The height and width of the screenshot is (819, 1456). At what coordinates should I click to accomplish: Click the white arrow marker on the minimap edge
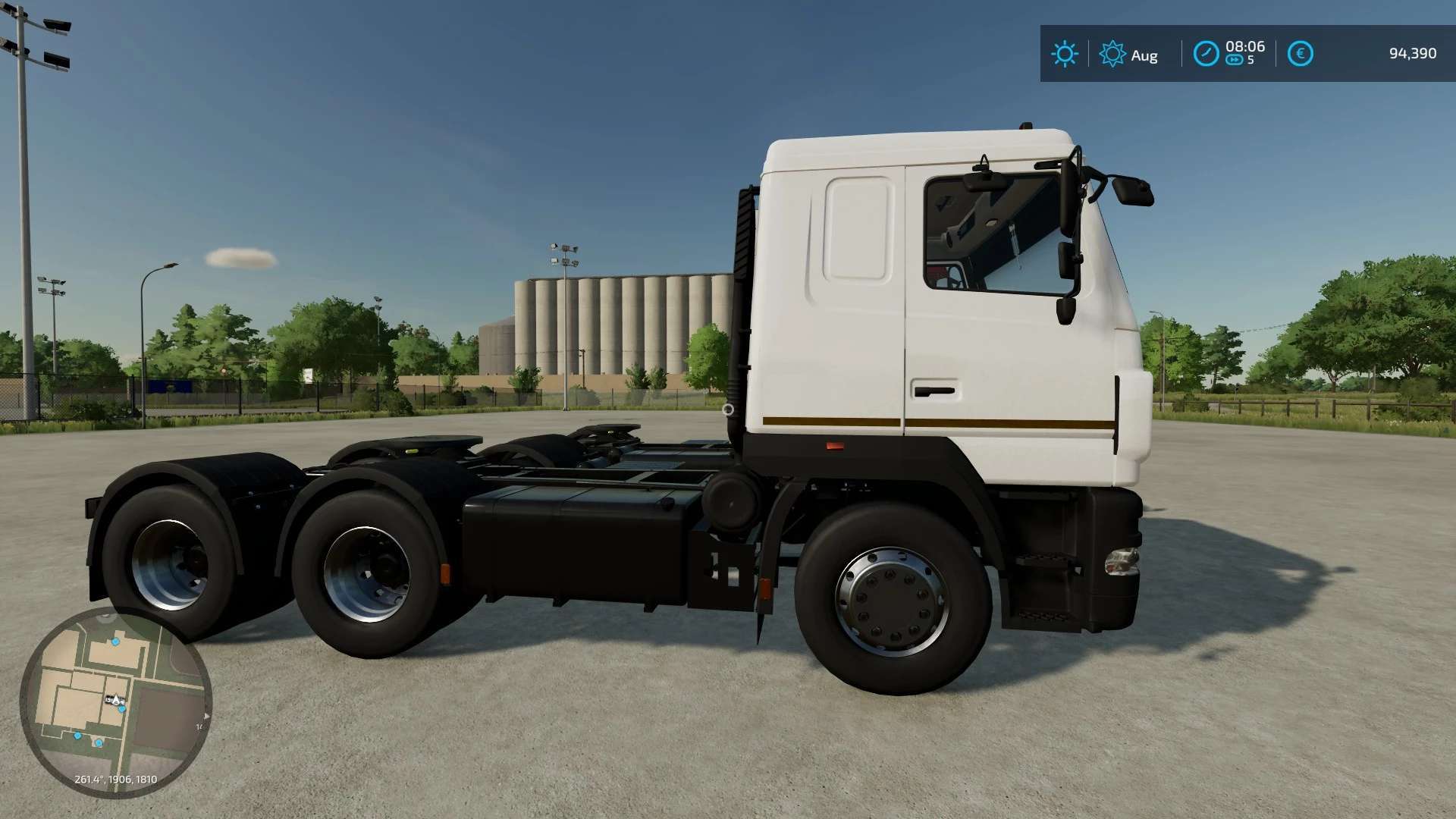[206, 715]
